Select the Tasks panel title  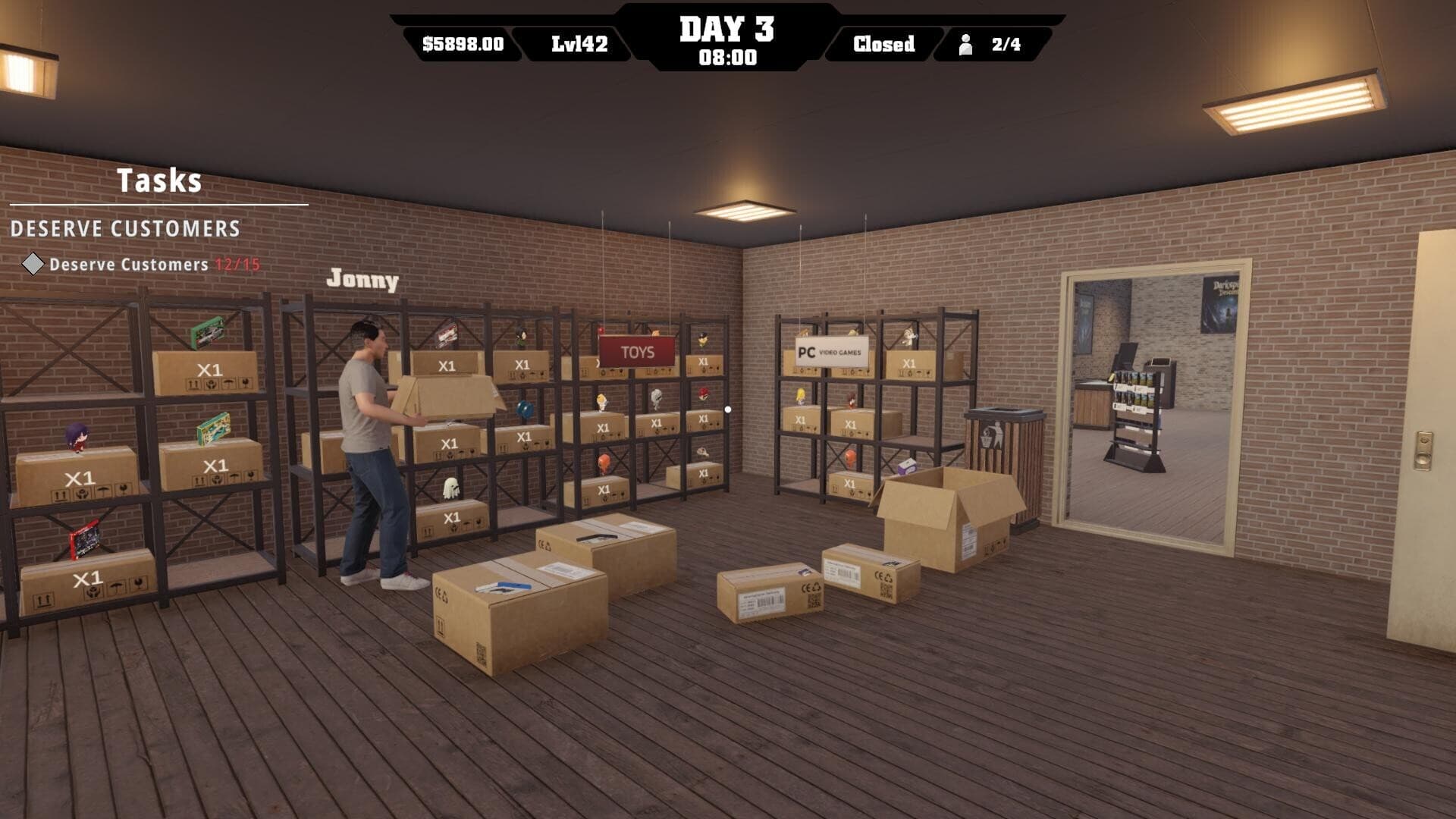pyautogui.click(x=159, y=181)
